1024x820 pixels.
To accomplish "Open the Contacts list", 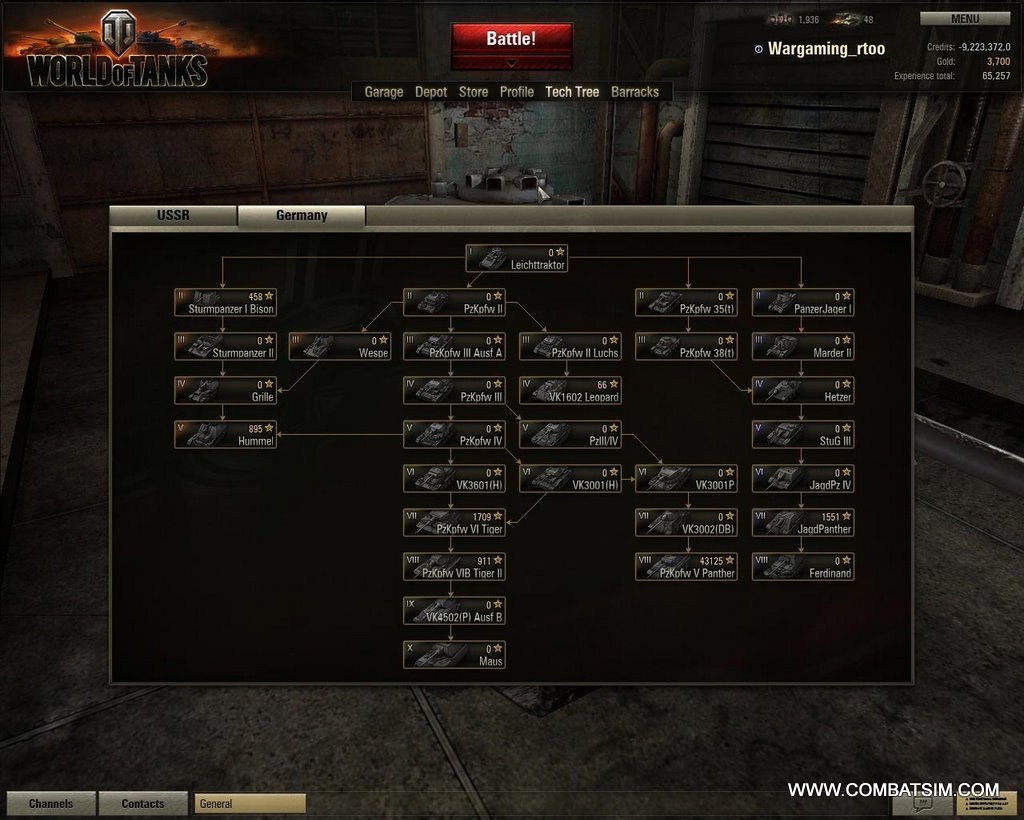I will tap(143, 804).
